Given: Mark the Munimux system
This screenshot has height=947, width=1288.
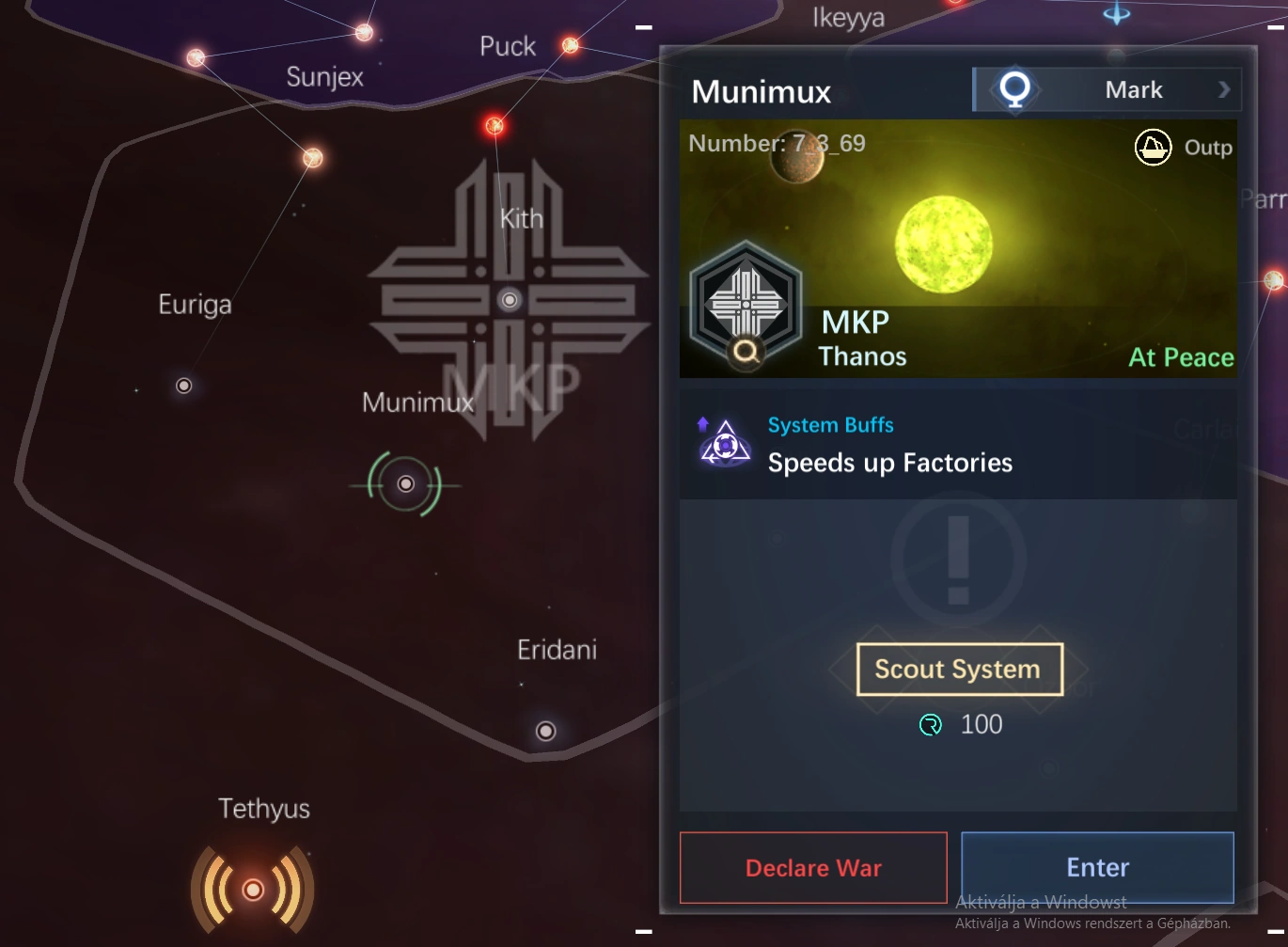Looking at the screenshot, I should pos(1107,90).
